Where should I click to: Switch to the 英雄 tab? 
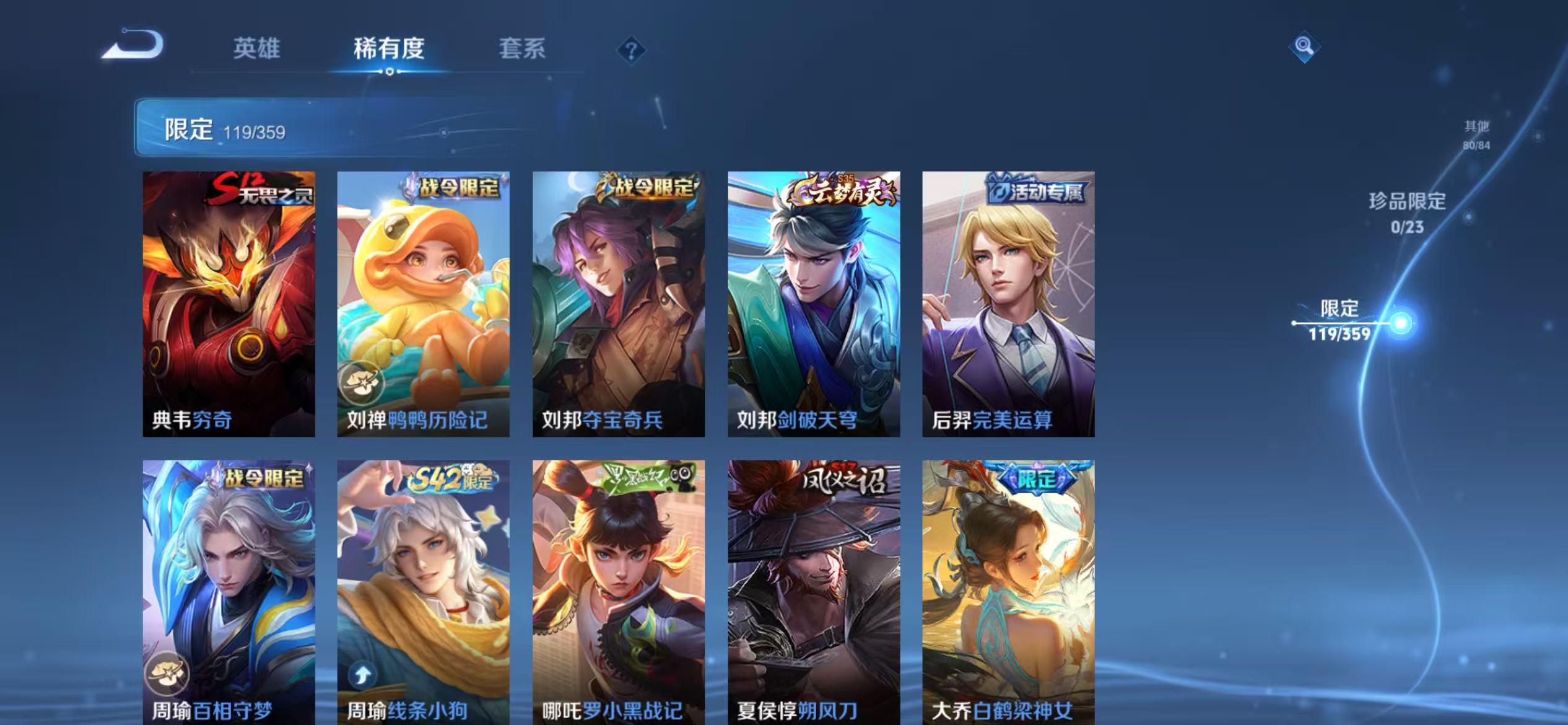click(x=258, y=50)
